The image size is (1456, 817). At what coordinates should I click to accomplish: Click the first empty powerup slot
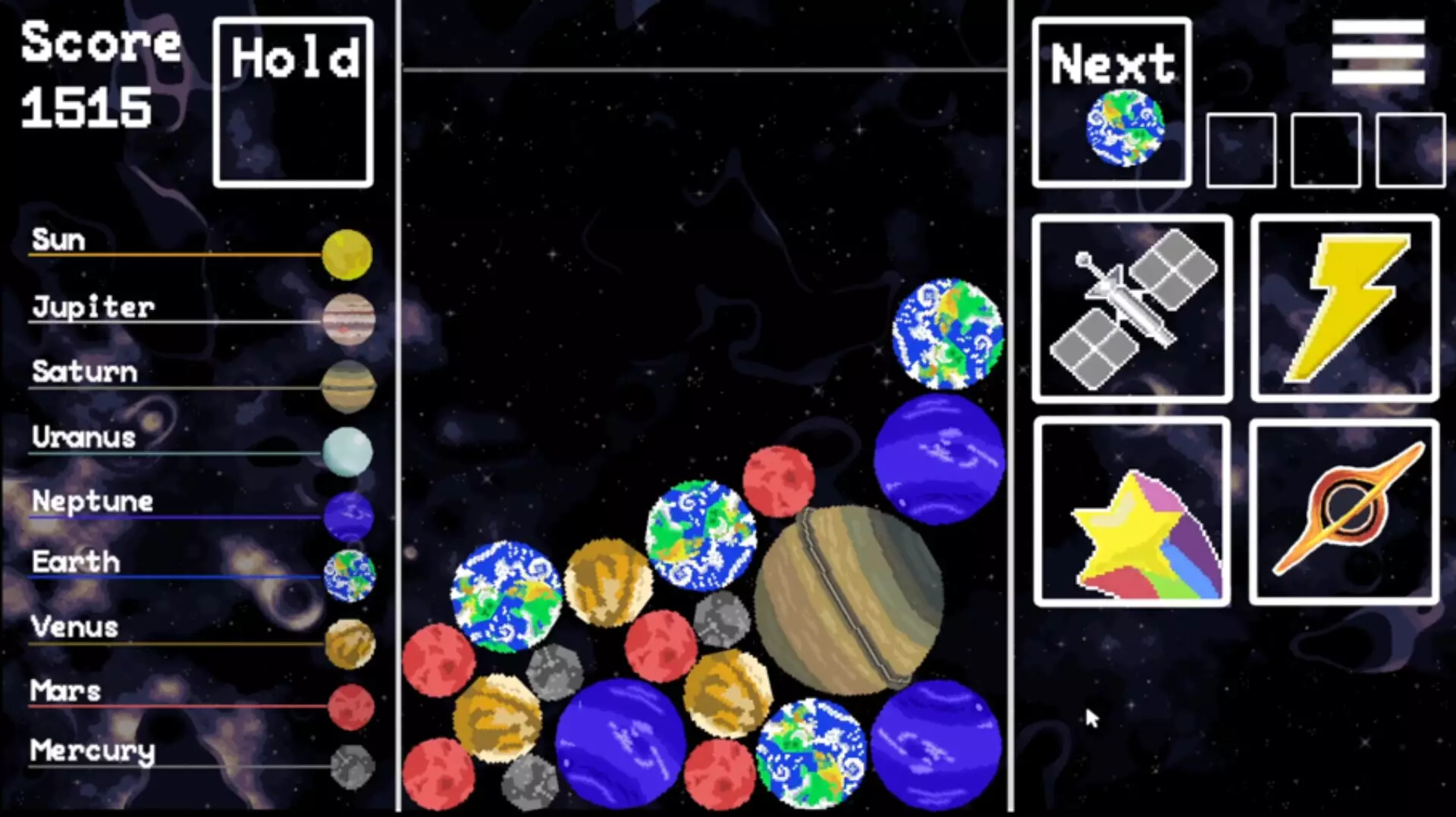coord(1241,149)
